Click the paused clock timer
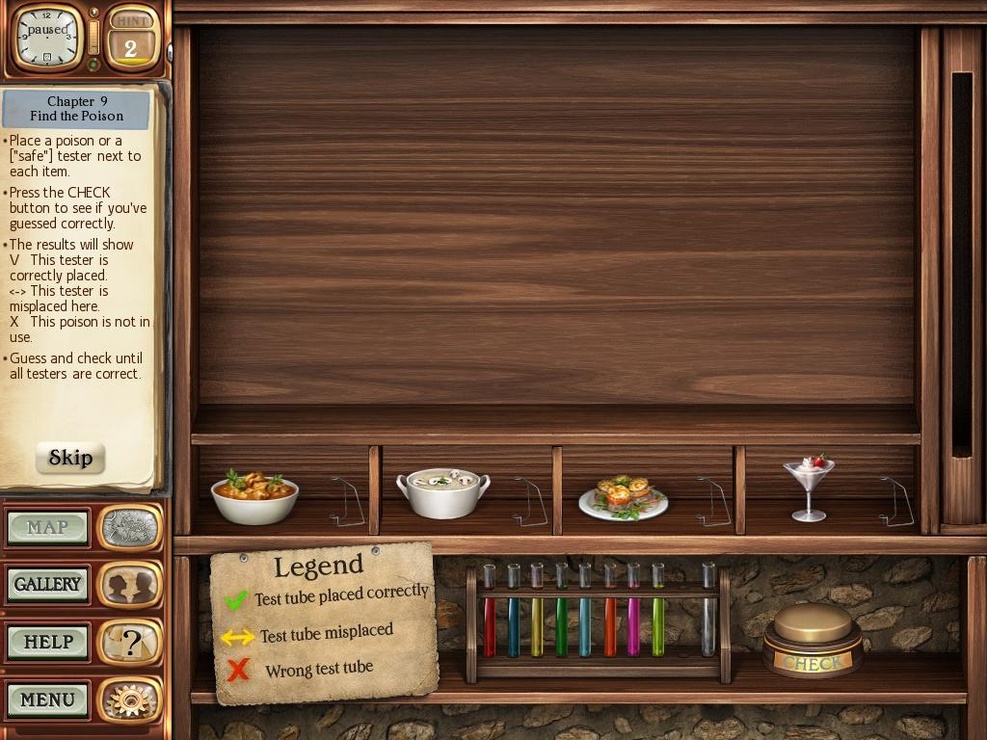Viewport: 987px width, 740px height. (46, 37)
